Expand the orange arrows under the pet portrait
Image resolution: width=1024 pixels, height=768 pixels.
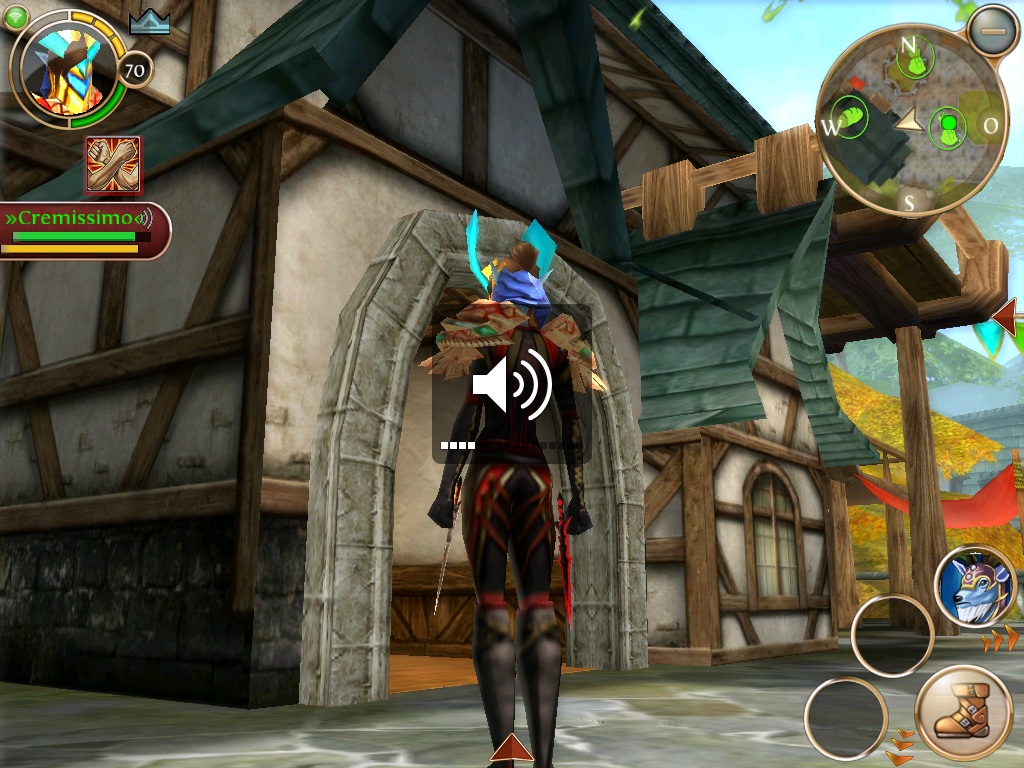pyautogui.click(x=1000, y=638)
